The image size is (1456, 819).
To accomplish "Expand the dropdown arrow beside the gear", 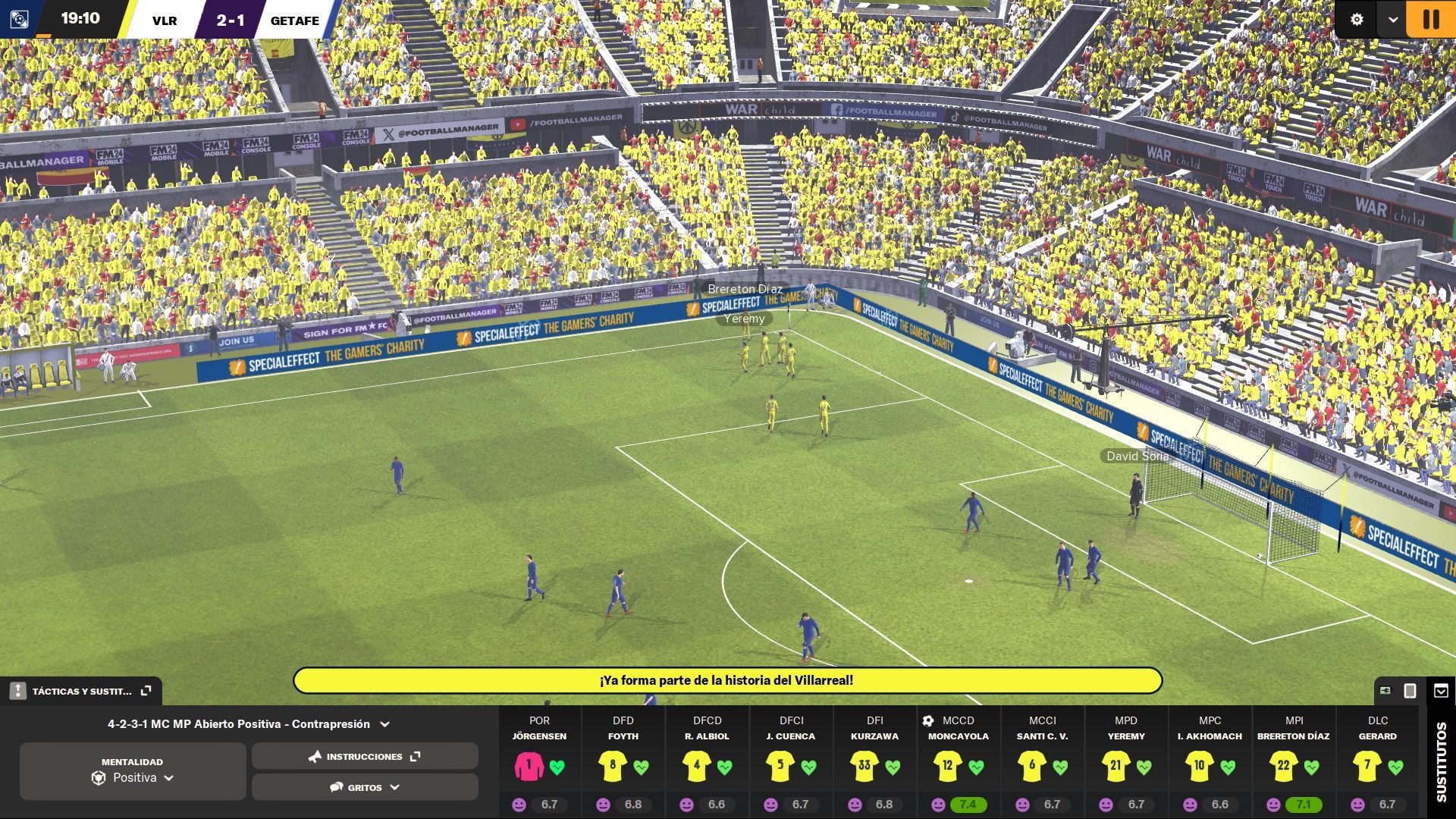I will 1392,20.
